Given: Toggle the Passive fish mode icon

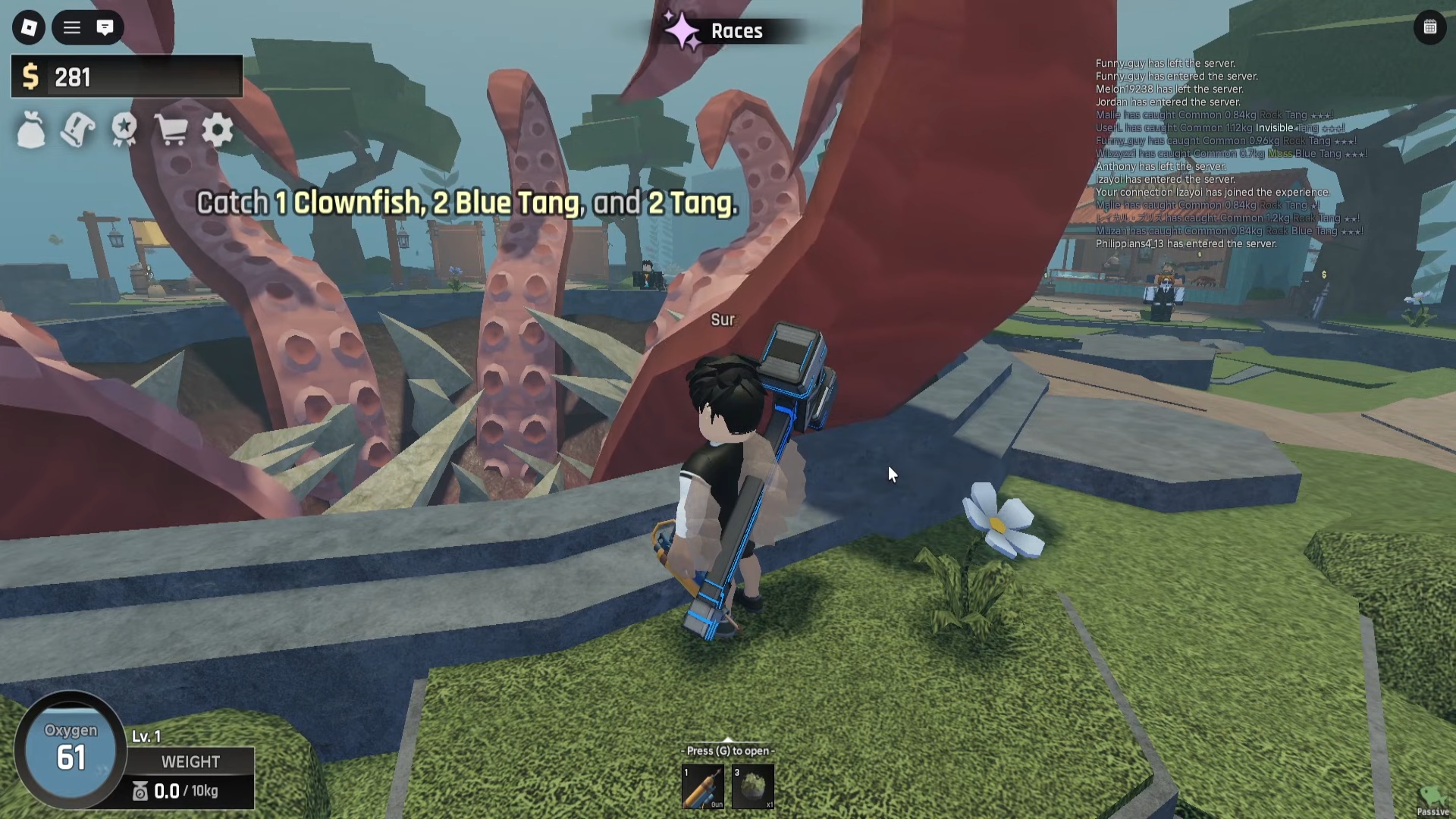Looking at the screenshot, I should [1432, 800].
